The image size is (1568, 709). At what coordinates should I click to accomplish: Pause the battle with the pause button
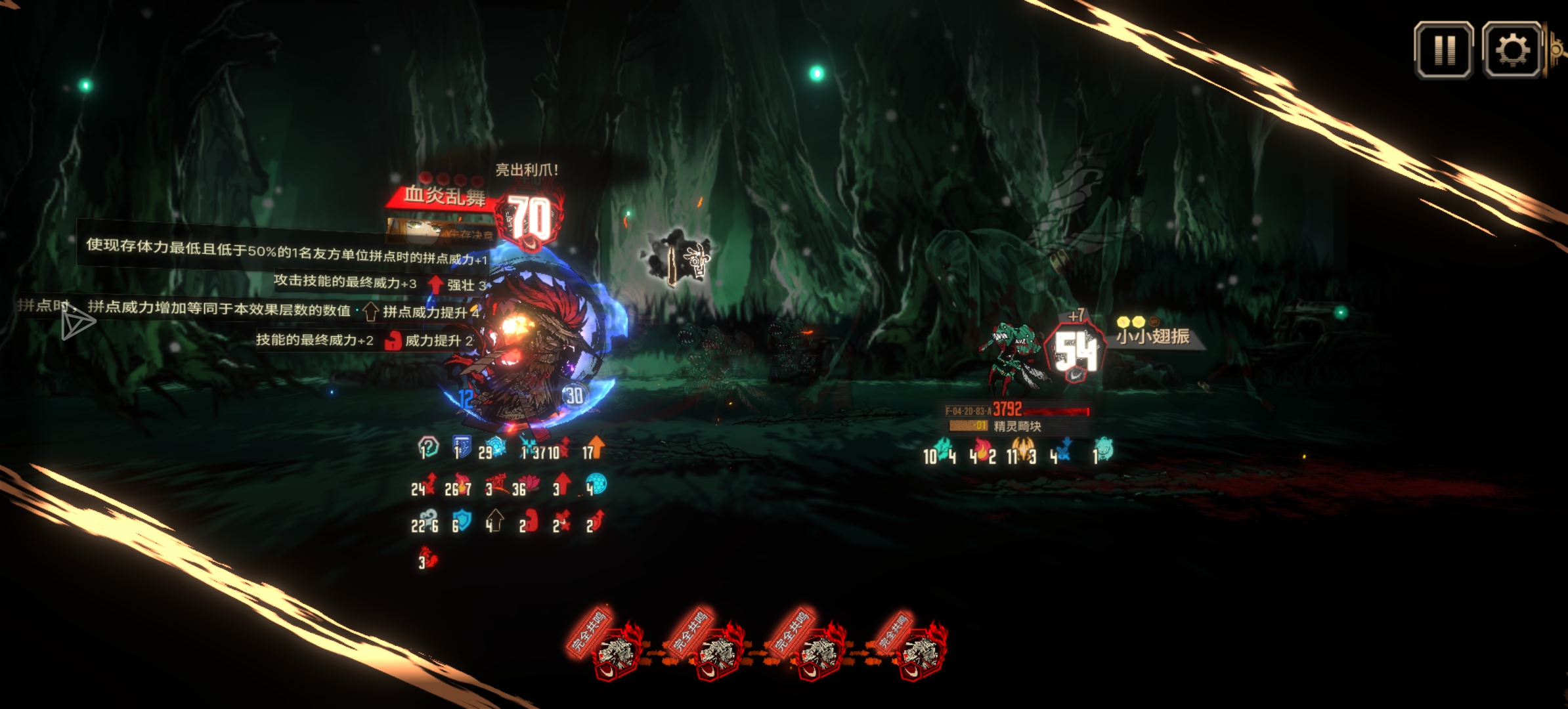pos(1443,51)
